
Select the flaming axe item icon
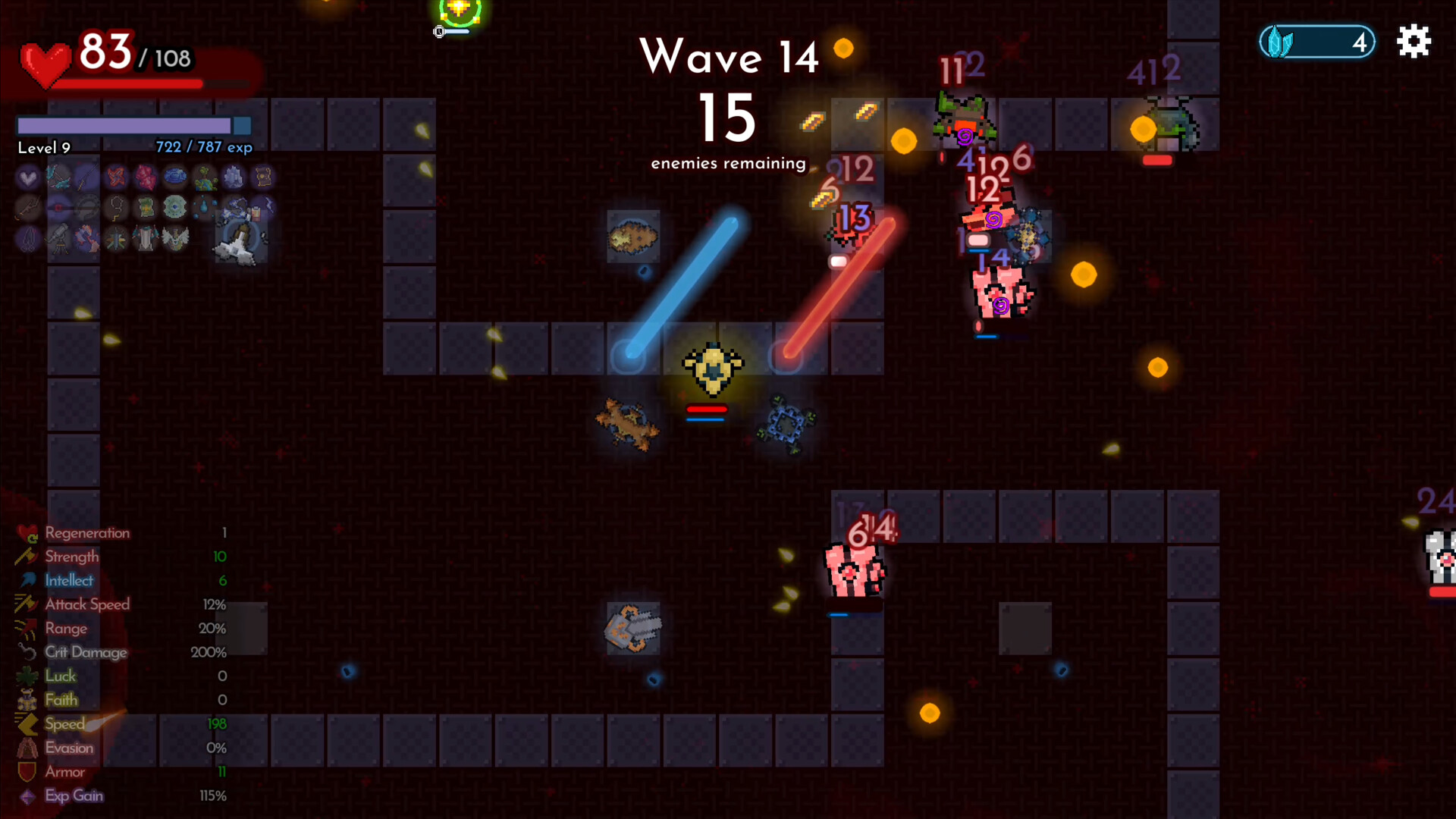tap(86, 238)
